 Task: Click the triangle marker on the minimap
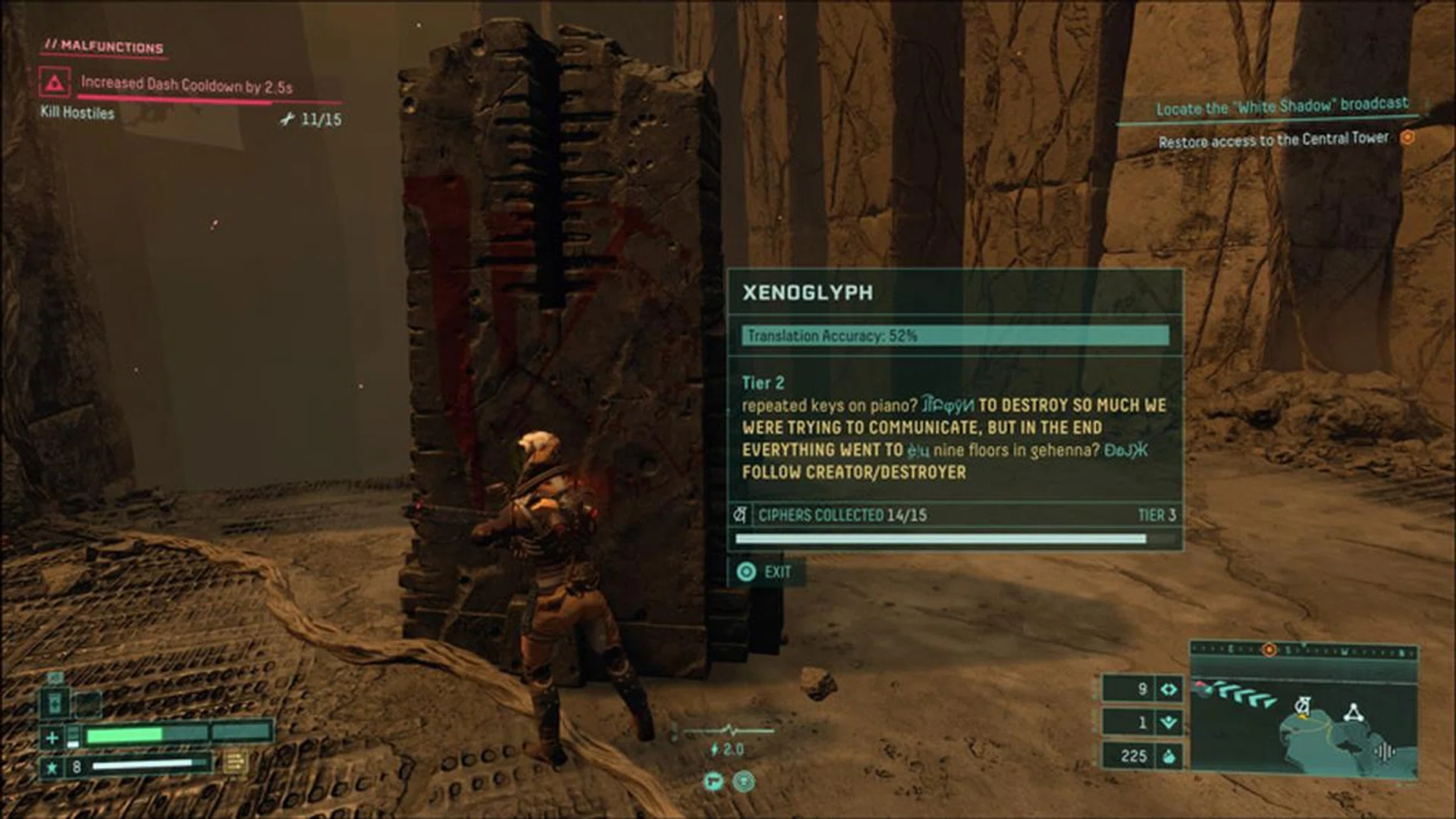pos(1354,712)
